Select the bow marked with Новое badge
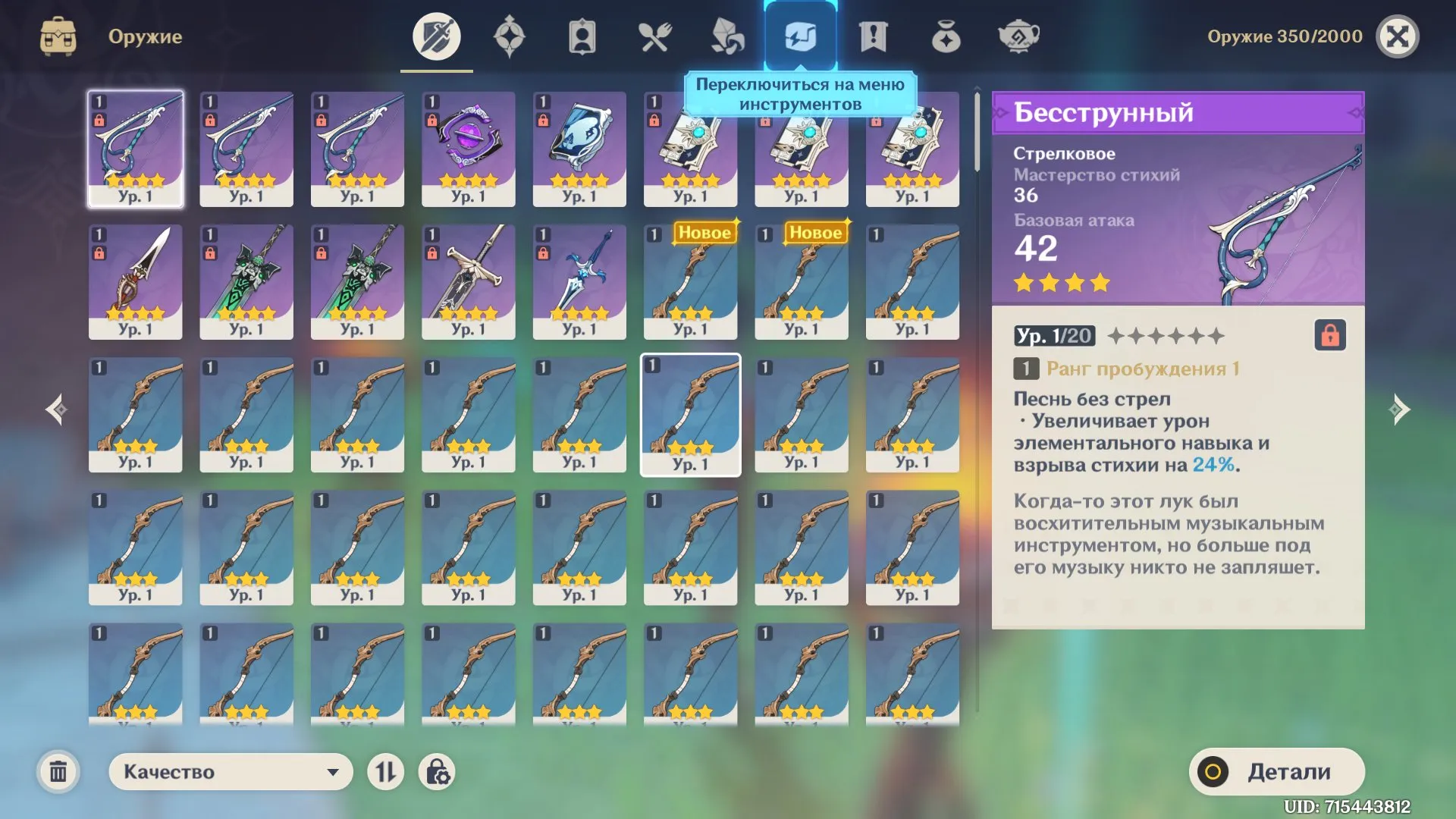The height and width of the screenshot is (819, 1456). pyautogui.click(x=690, y=282)
